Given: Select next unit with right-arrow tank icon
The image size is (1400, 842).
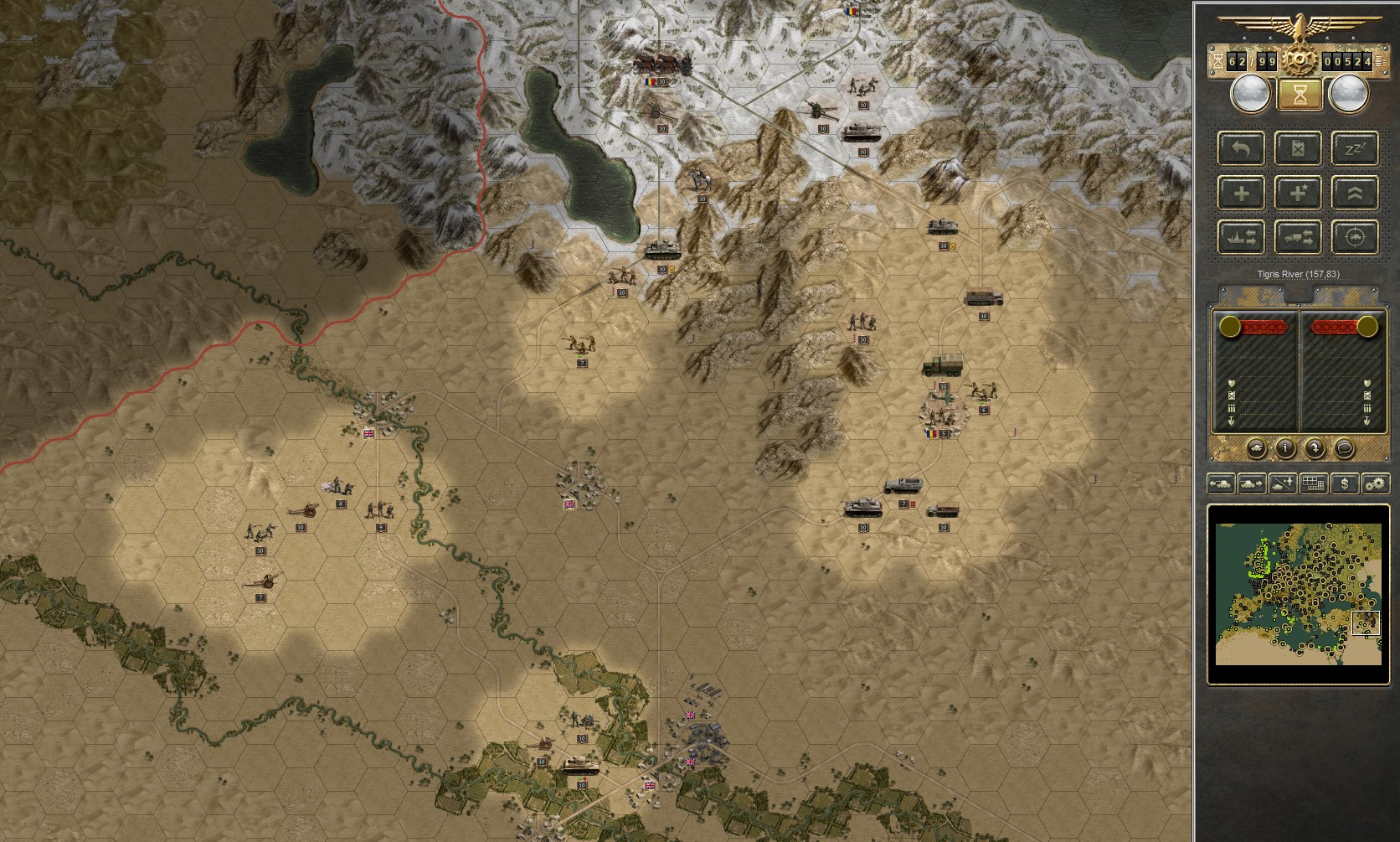Looking at the screenshot, I should click(1252, 483).
